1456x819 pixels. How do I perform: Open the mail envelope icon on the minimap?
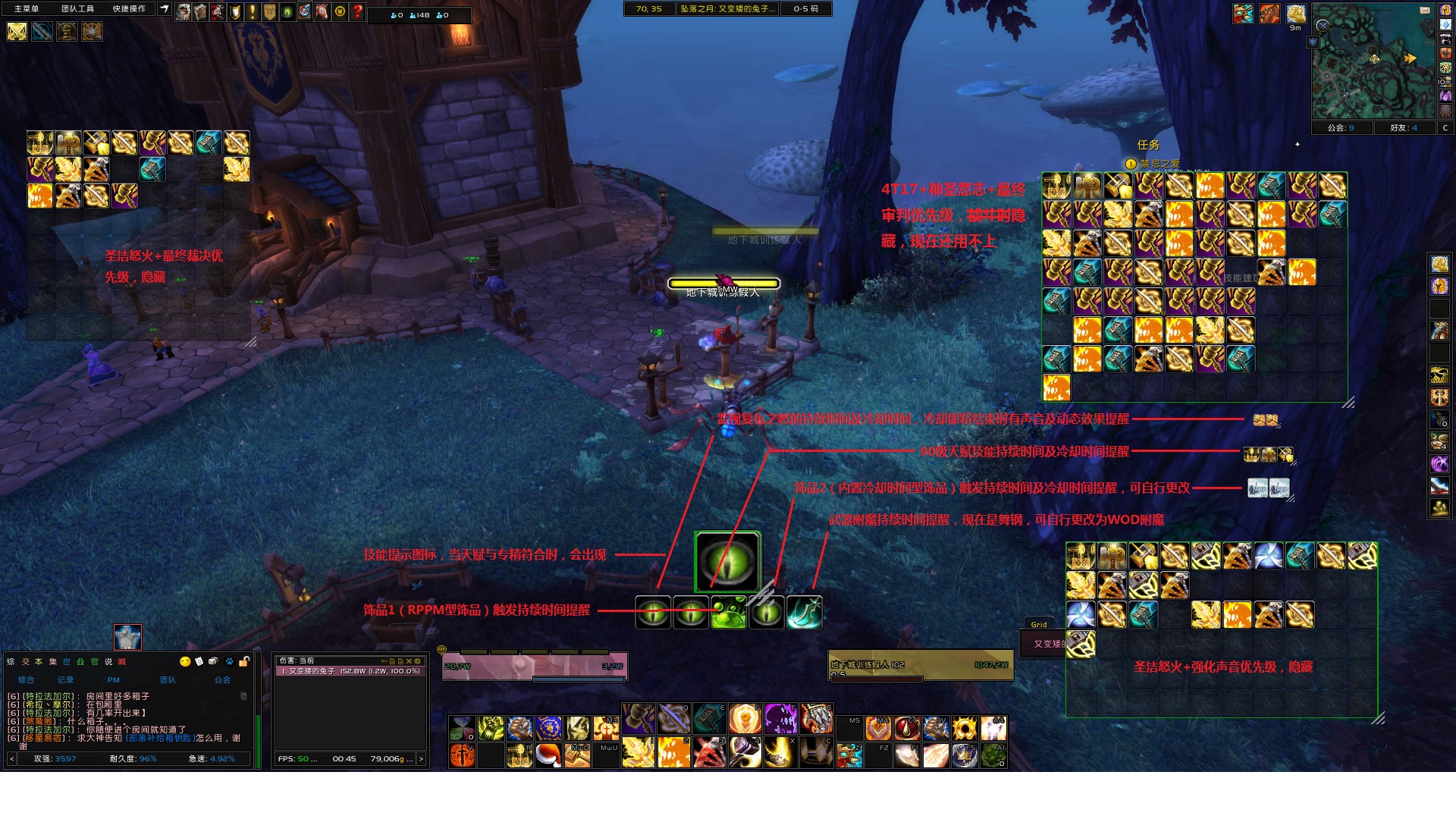tap(1425, 11)
